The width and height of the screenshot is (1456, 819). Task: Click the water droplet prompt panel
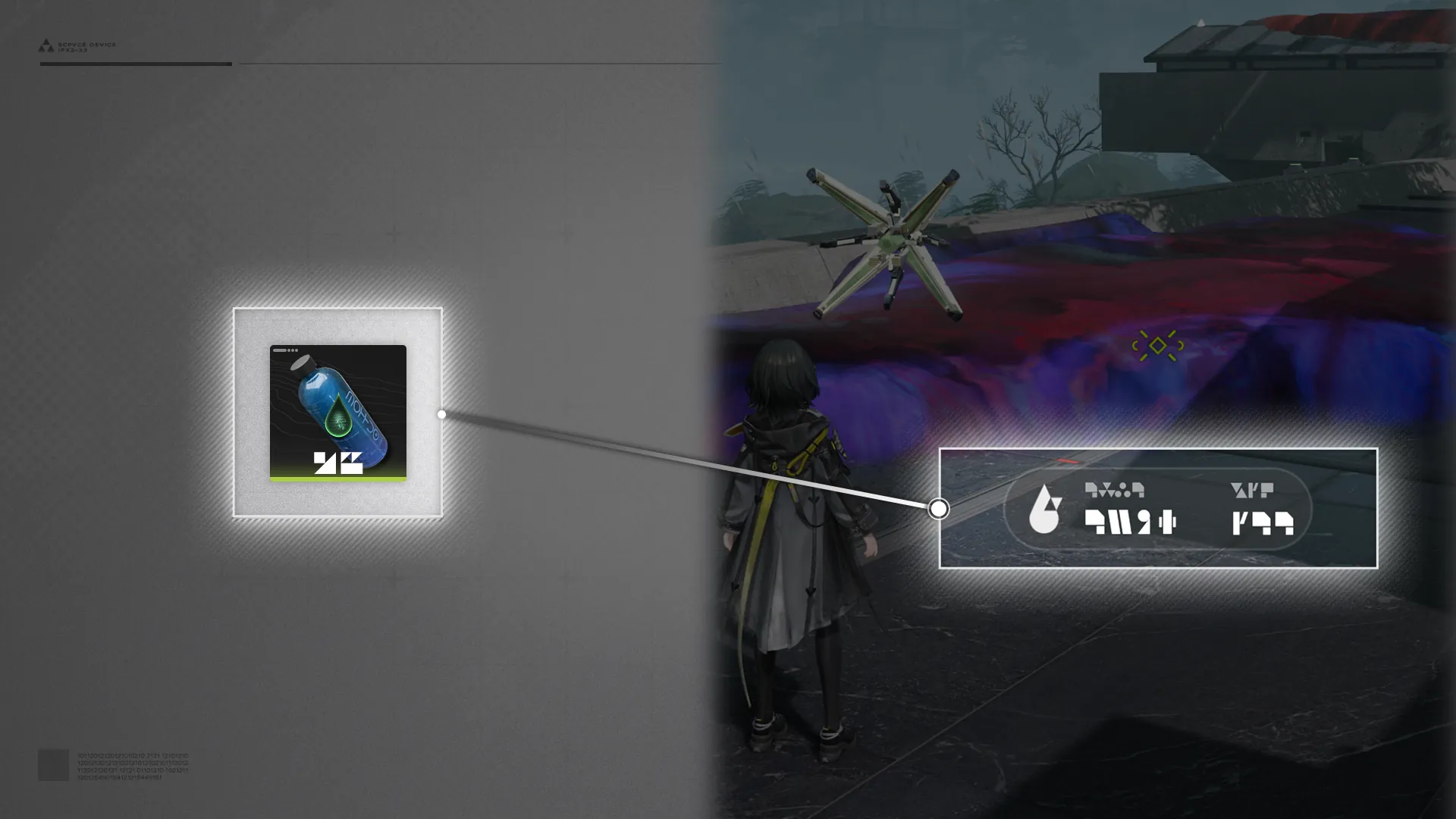tap(1157, 508)
